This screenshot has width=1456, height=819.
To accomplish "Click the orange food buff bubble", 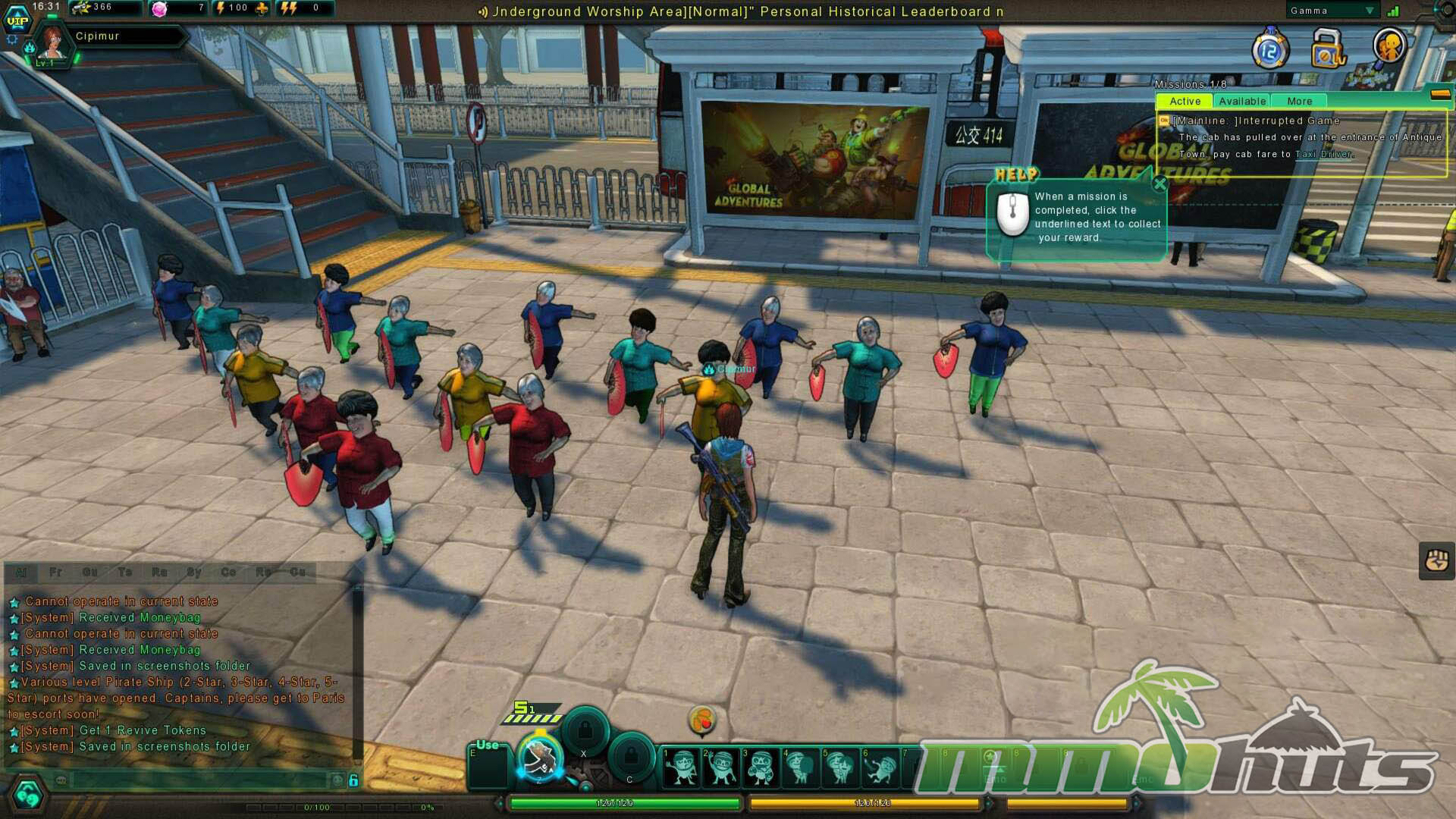I will point(702,720).
